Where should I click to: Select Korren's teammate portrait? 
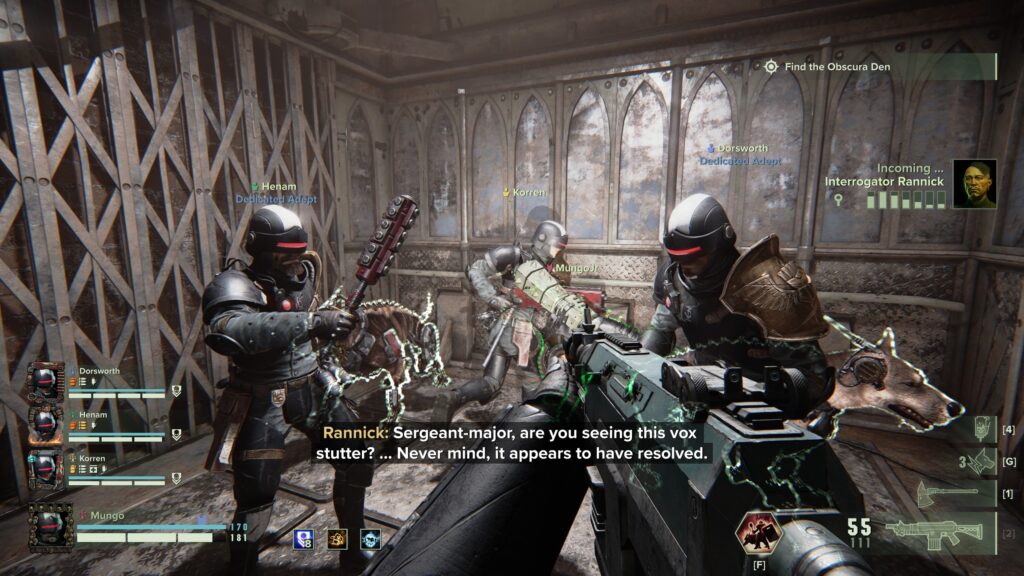[x=45, y=468]
